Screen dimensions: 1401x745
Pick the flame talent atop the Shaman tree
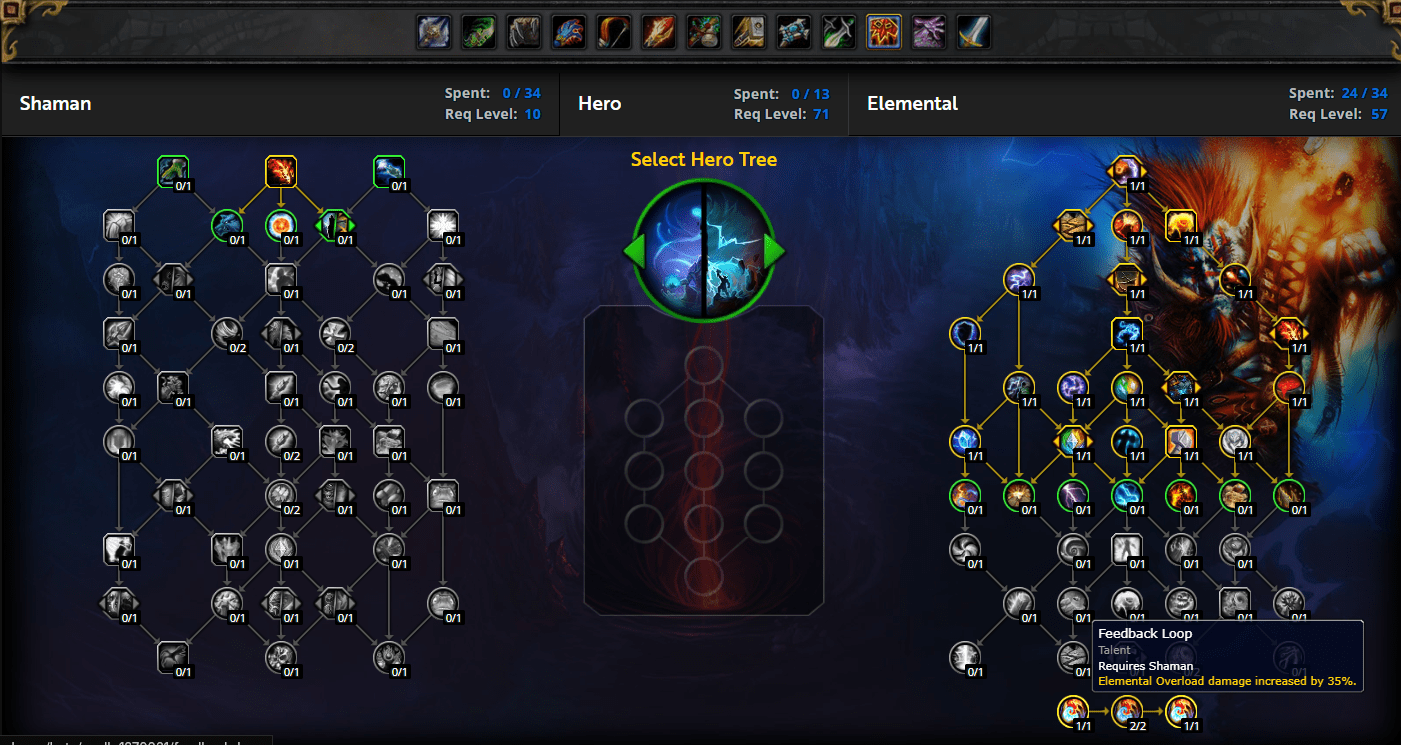[281, 171]
